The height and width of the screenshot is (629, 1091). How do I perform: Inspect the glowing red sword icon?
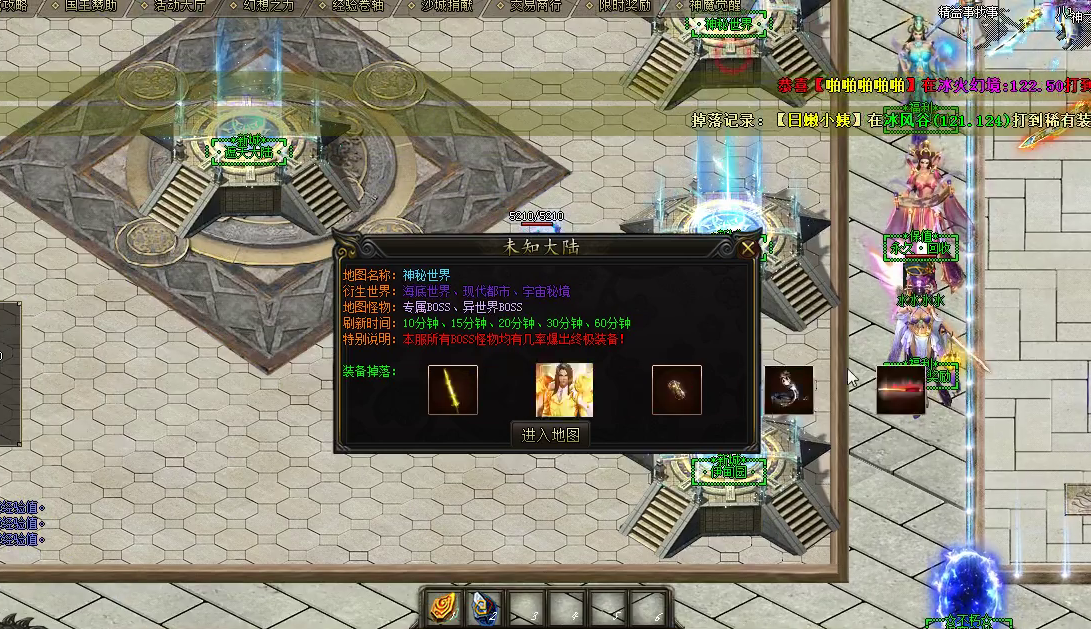click(x=901, y=389)
